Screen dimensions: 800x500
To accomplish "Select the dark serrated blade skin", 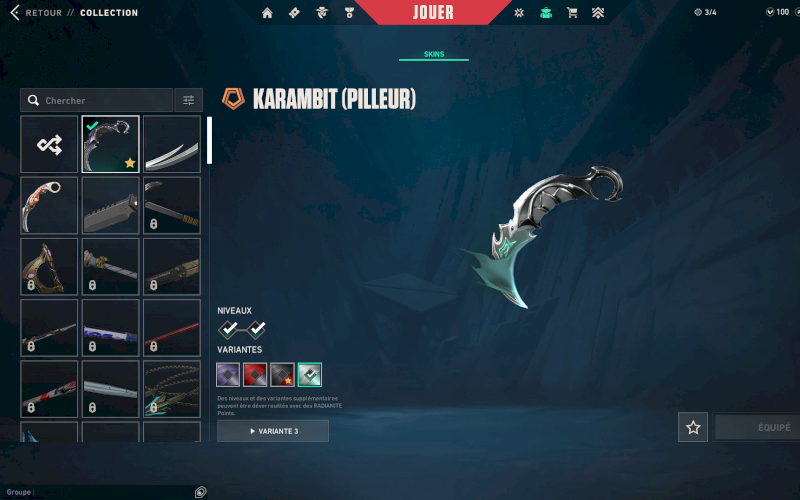I will tap(110, 205).
